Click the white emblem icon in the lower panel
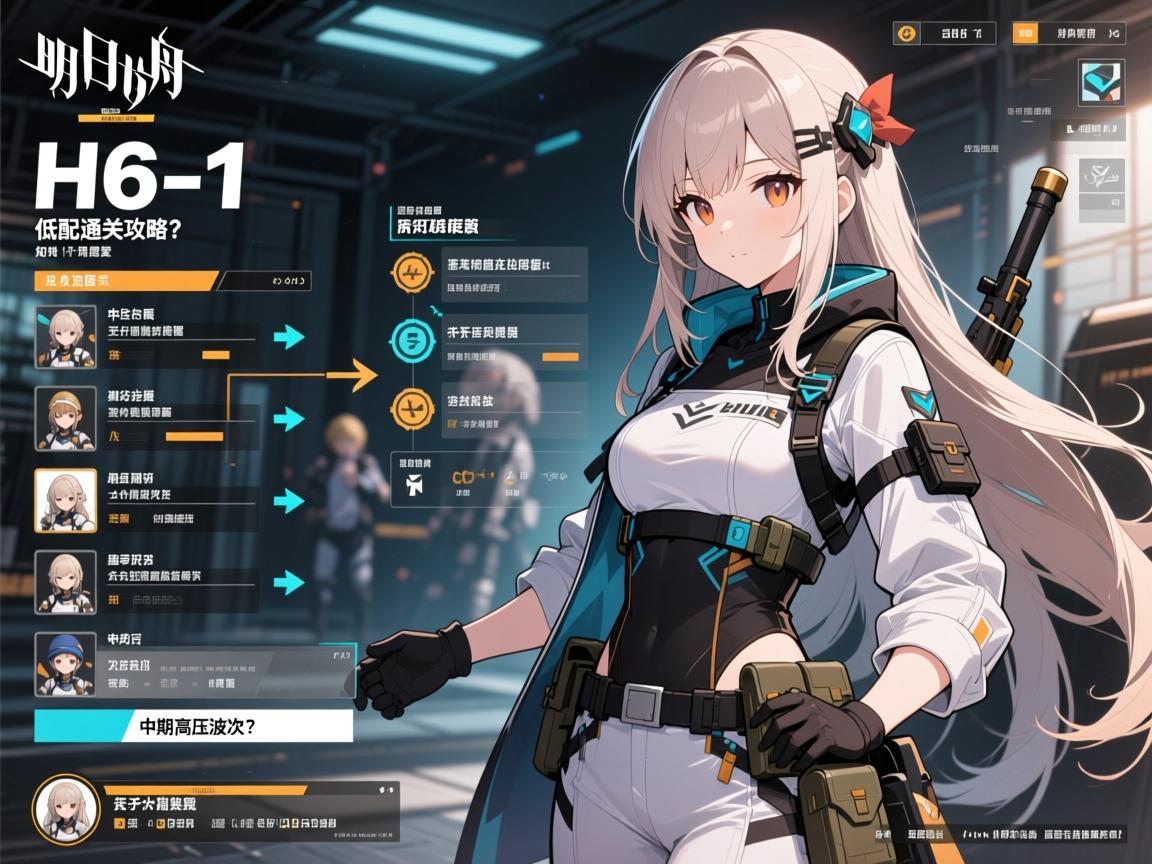 pyautogui.click(x=414, y=484)
